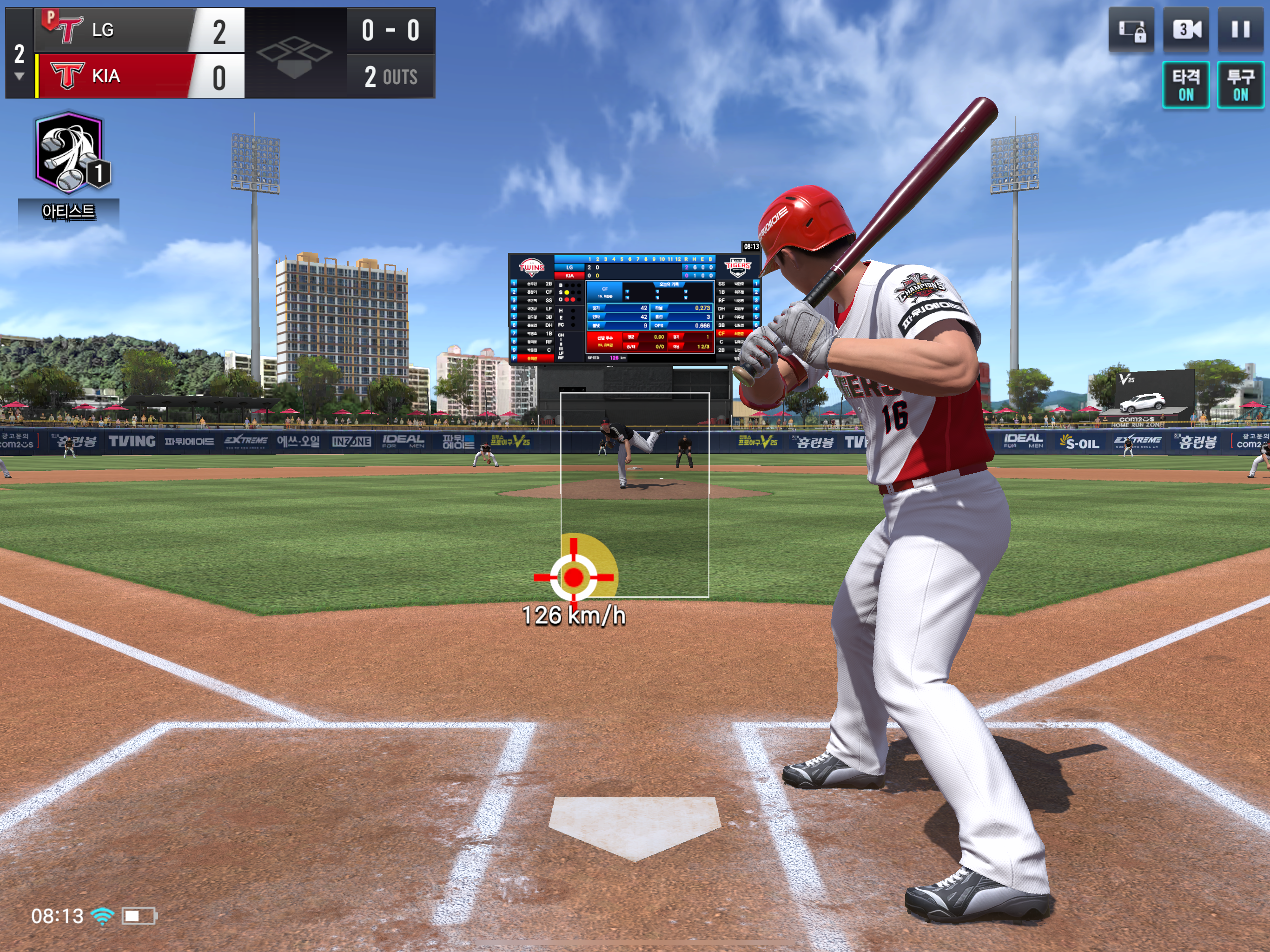Expand the inning indicator arrow on the scoreboard
The width and height of the screenshot is (1270, 952).
click(x=19, y=76)
